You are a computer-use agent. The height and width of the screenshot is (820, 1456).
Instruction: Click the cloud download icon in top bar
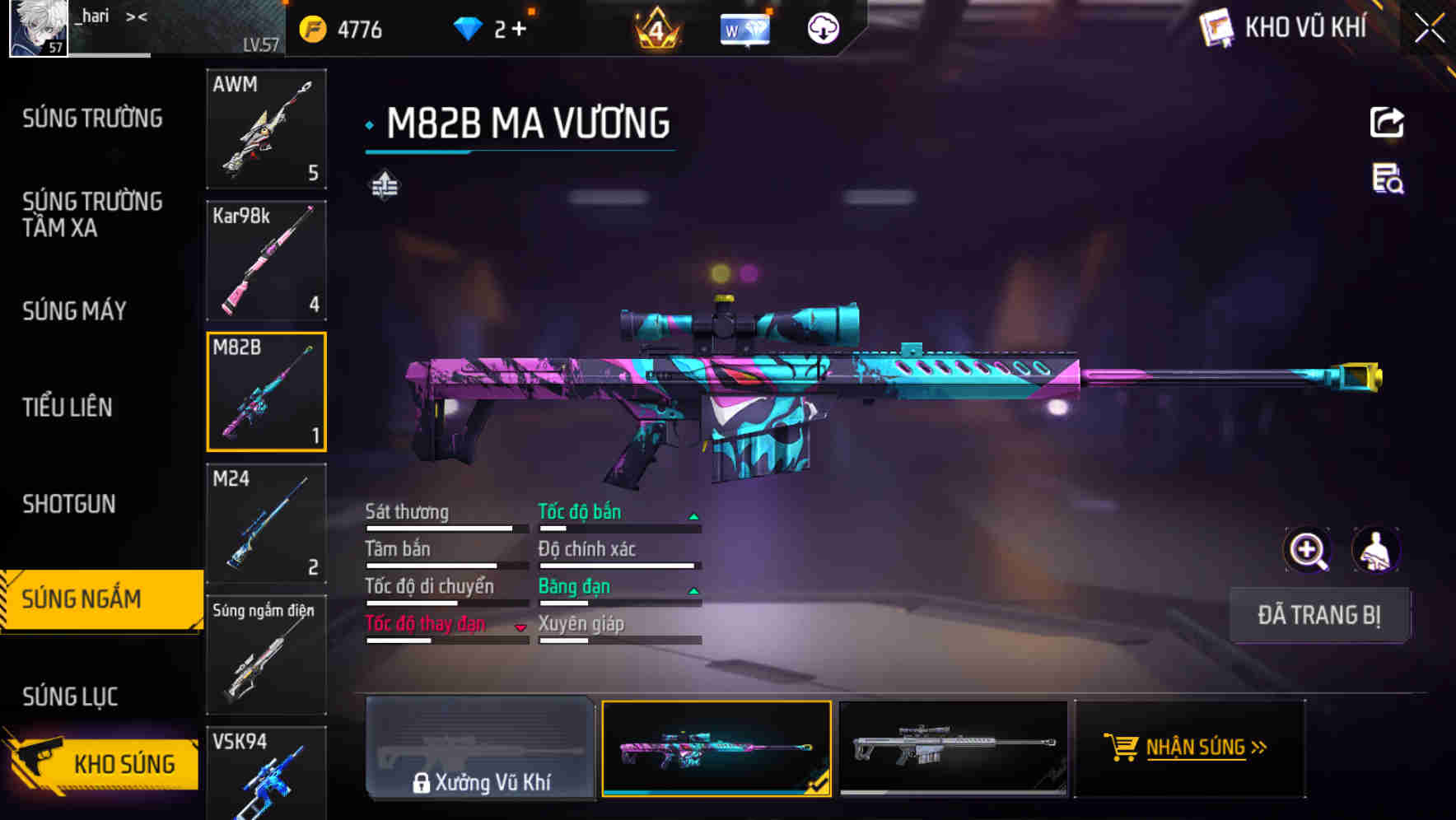(821, 29)
